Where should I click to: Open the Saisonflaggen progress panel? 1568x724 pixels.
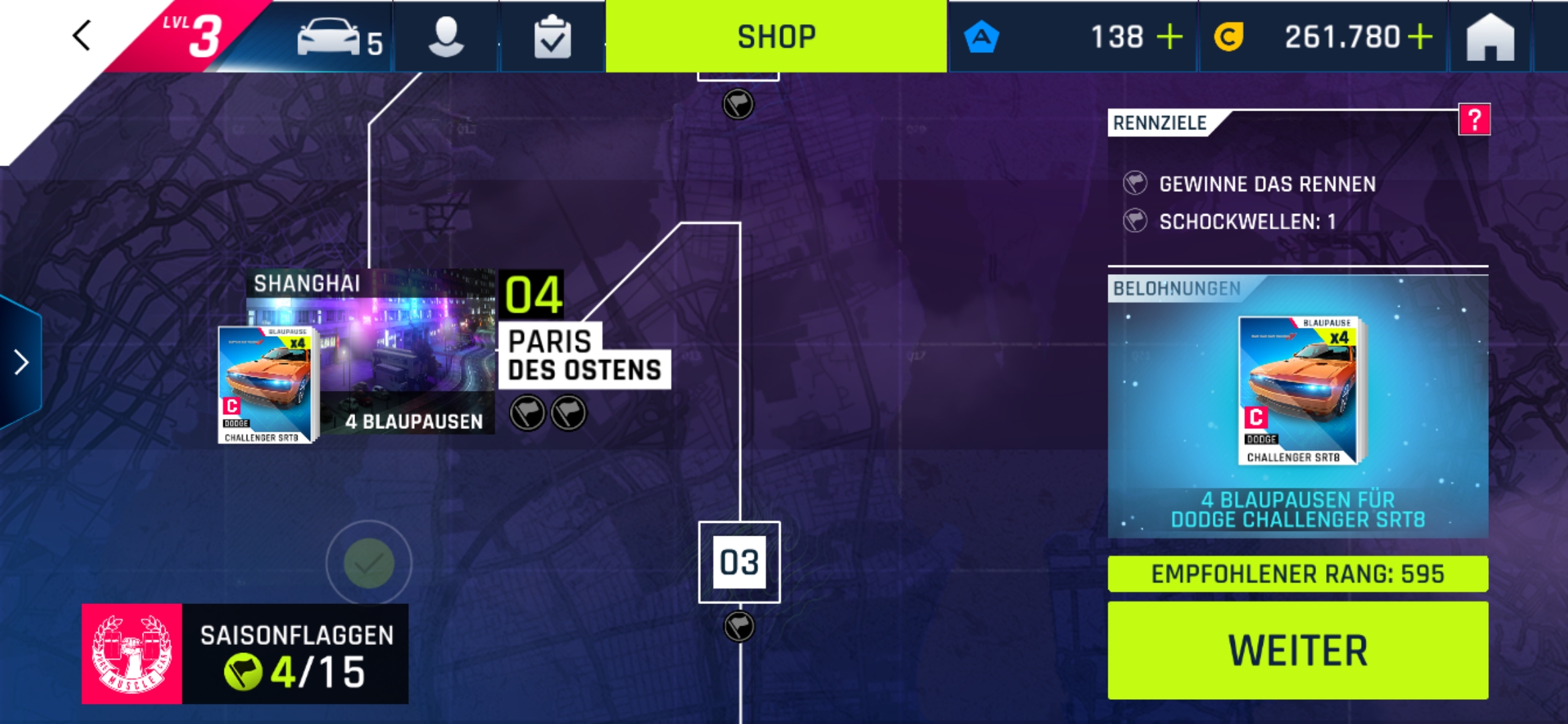click(245, 654)
